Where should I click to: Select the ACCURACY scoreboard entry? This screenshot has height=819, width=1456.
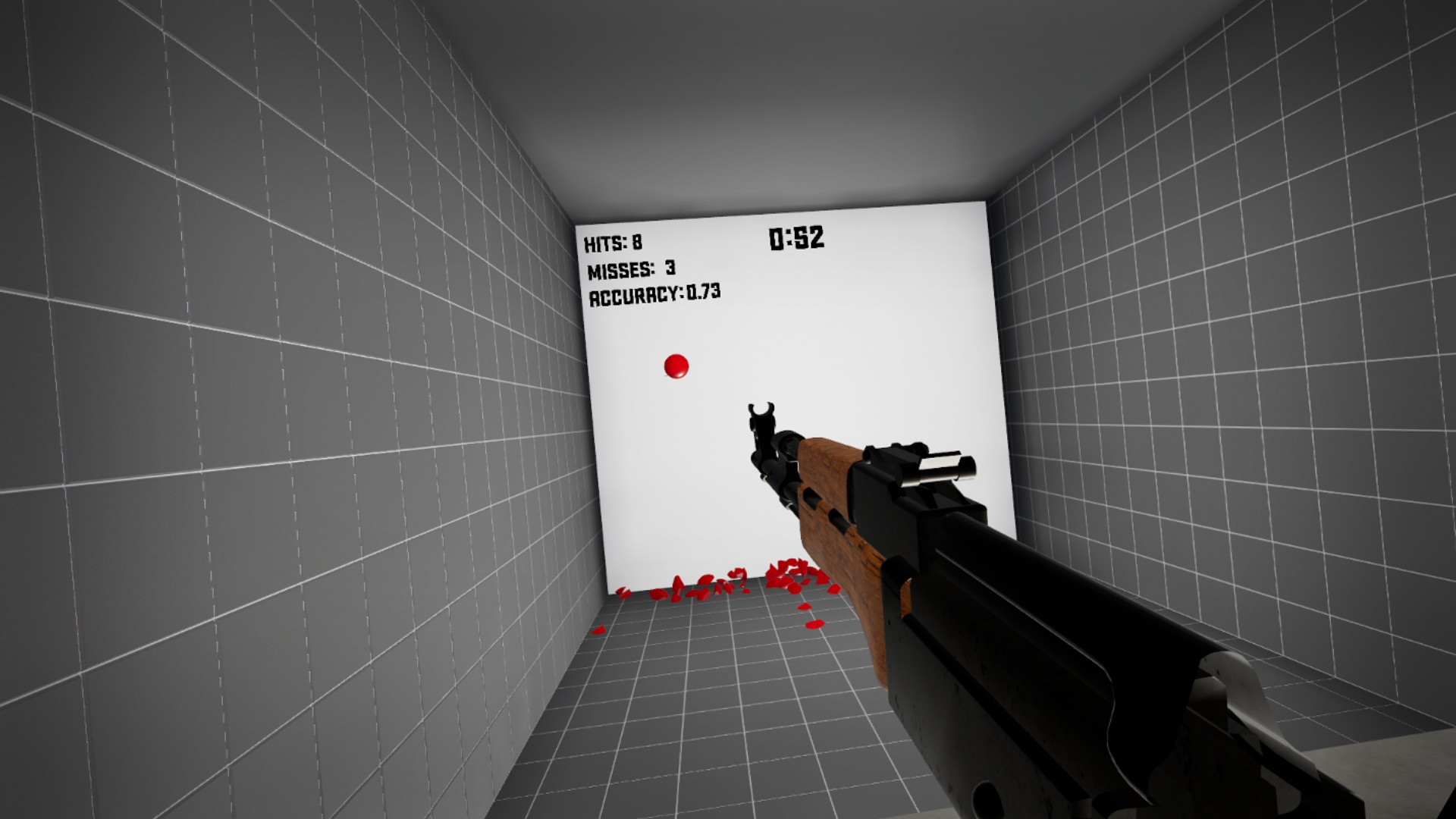pos(656,293)
